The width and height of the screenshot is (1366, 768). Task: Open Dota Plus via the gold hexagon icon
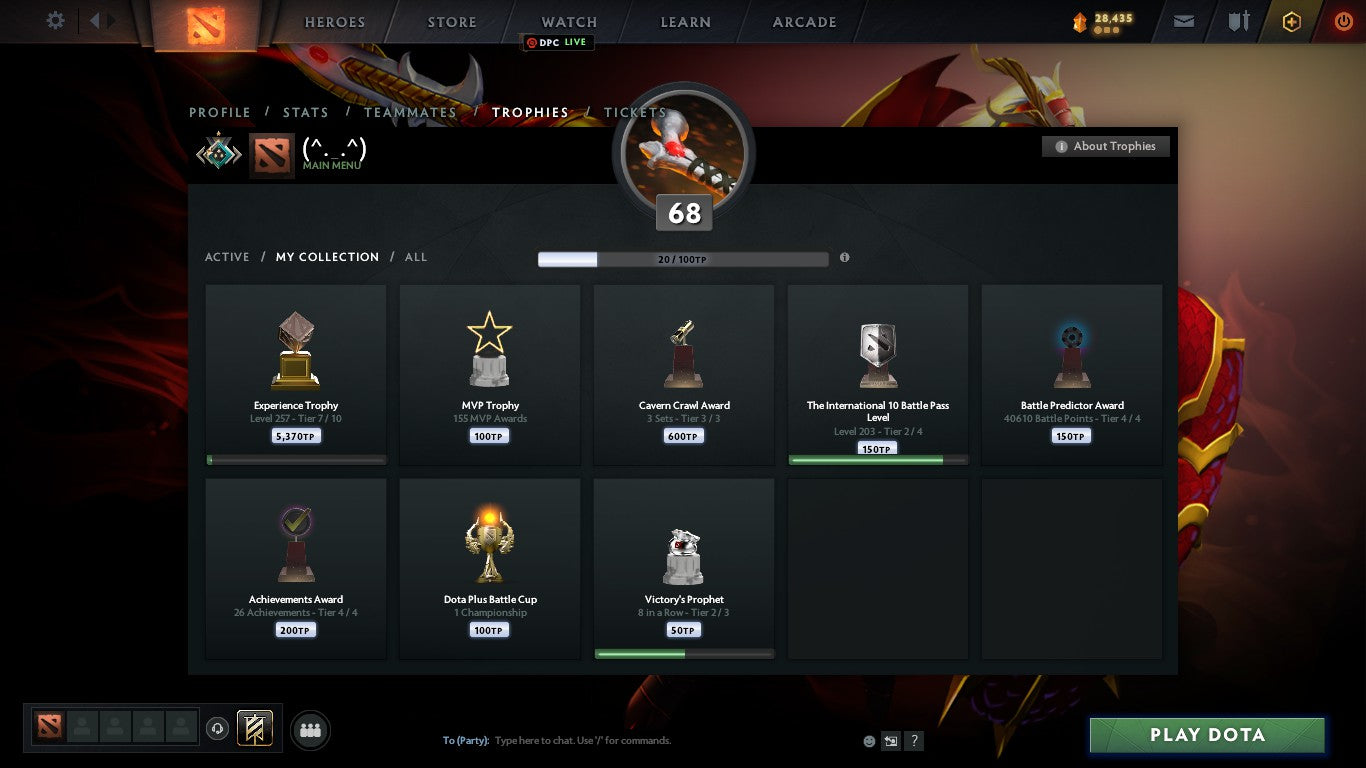(1291, 21)
